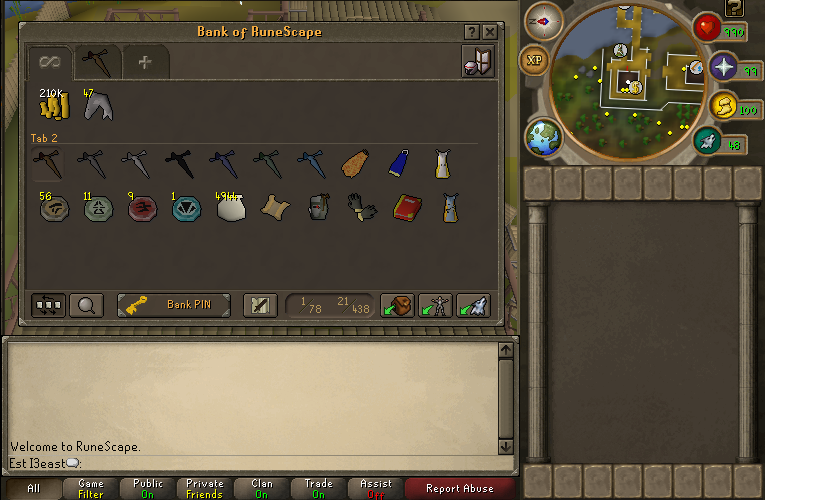Viewport: 819px width, 500px height.
Task: Select the 210k coins stack
Action: click(52, 105)
